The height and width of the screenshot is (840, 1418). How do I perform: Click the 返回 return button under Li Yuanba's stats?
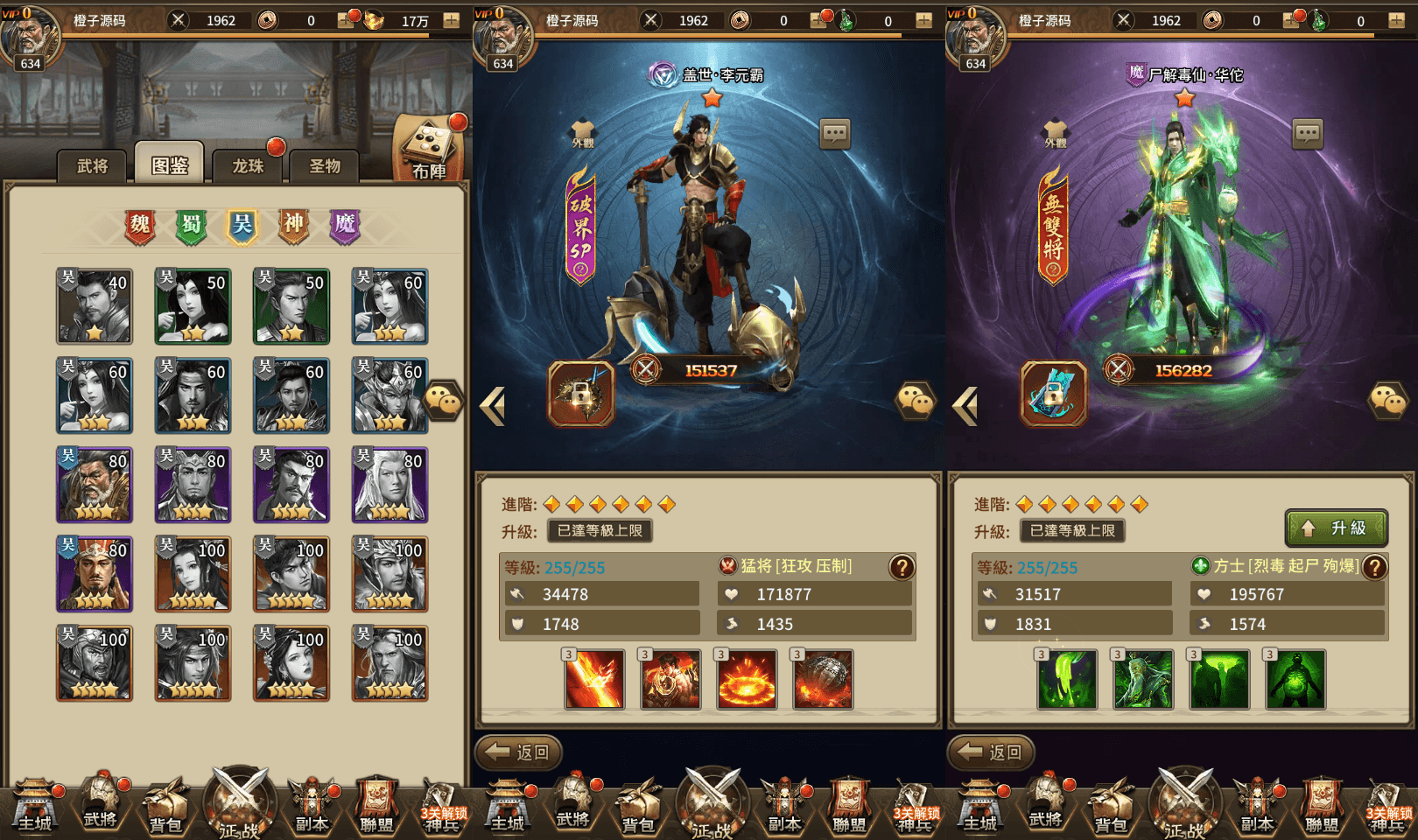coord(516,751)
